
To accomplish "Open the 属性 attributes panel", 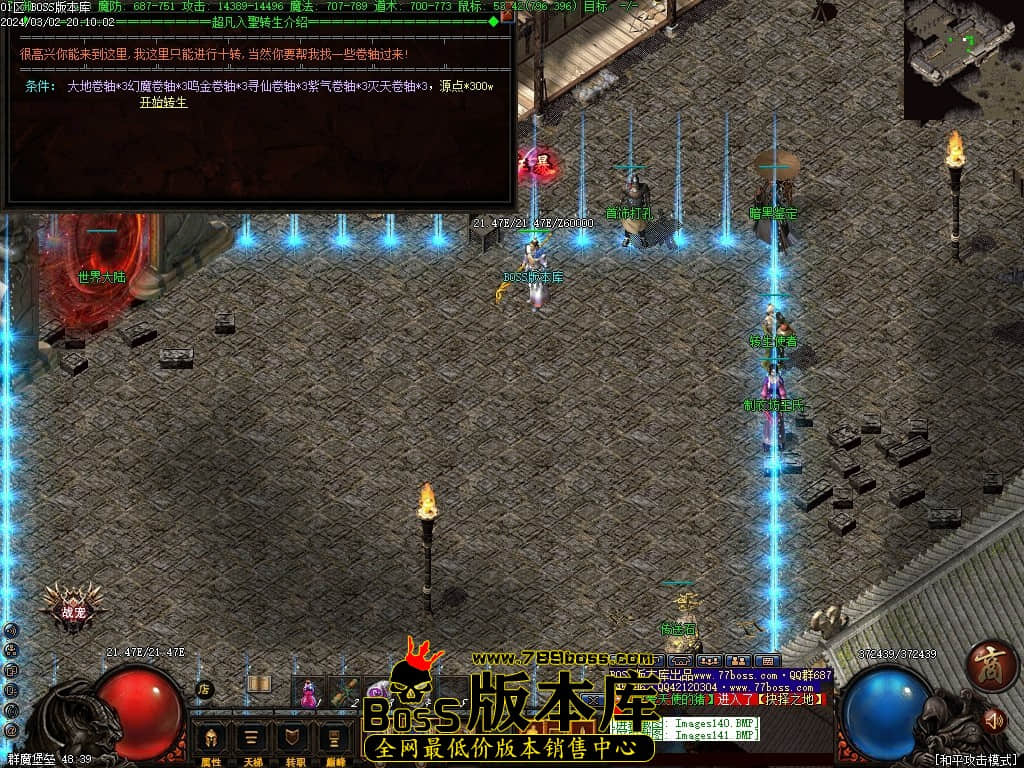I will coord(211,741).
